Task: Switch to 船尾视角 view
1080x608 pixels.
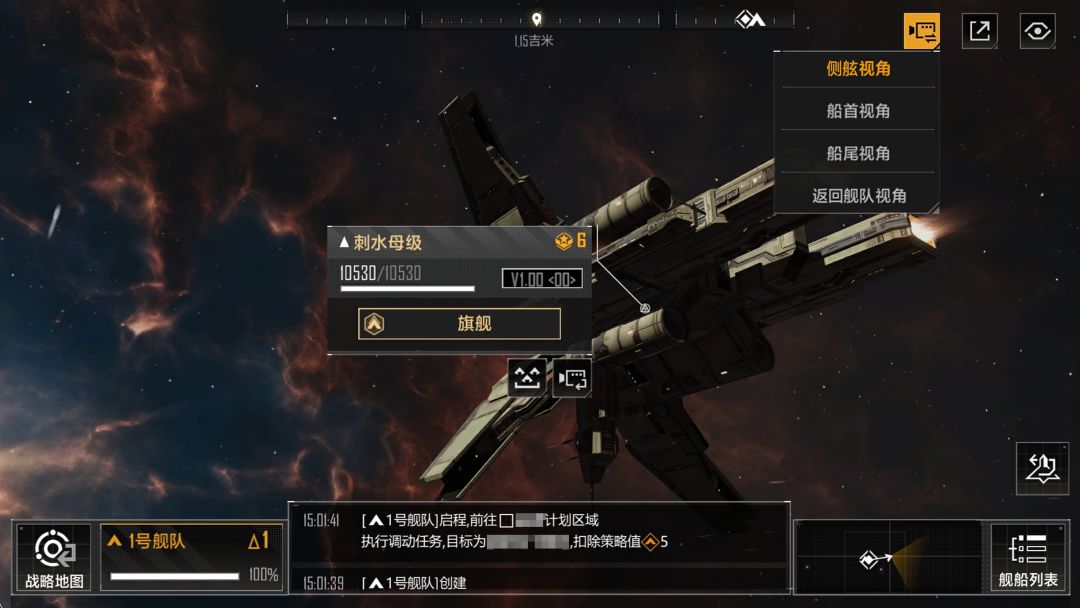Action: click(x=857, y=153)
